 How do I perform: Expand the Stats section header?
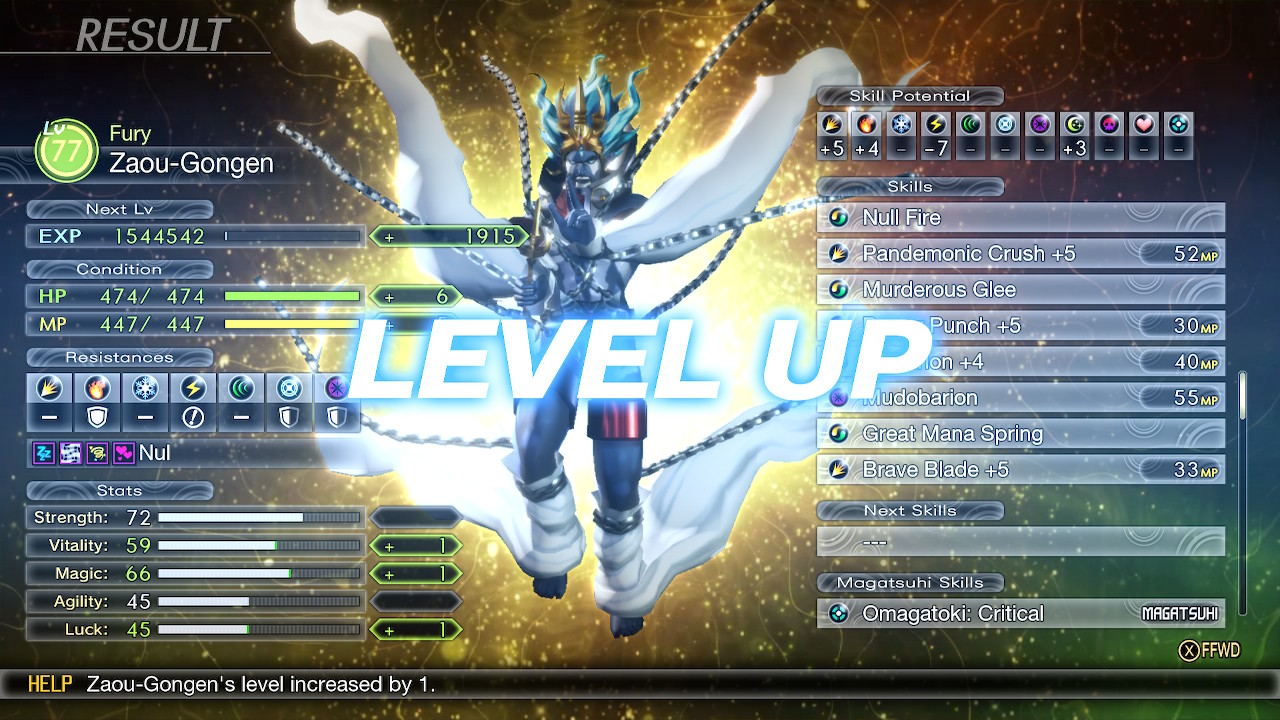tap(119, 491)
